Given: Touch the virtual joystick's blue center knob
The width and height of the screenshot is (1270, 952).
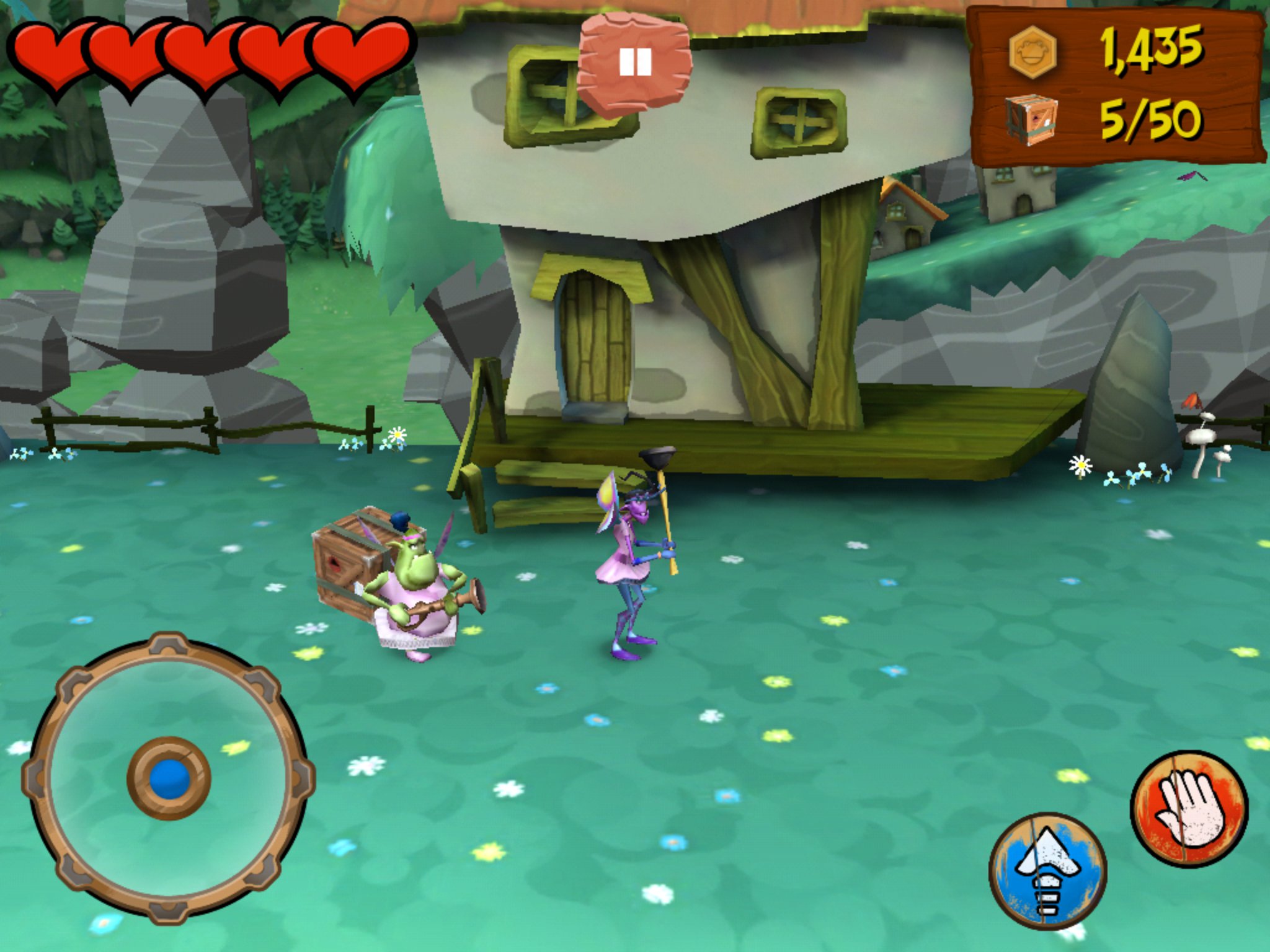Looking at the screenshot, I should (x=169, y=779).
